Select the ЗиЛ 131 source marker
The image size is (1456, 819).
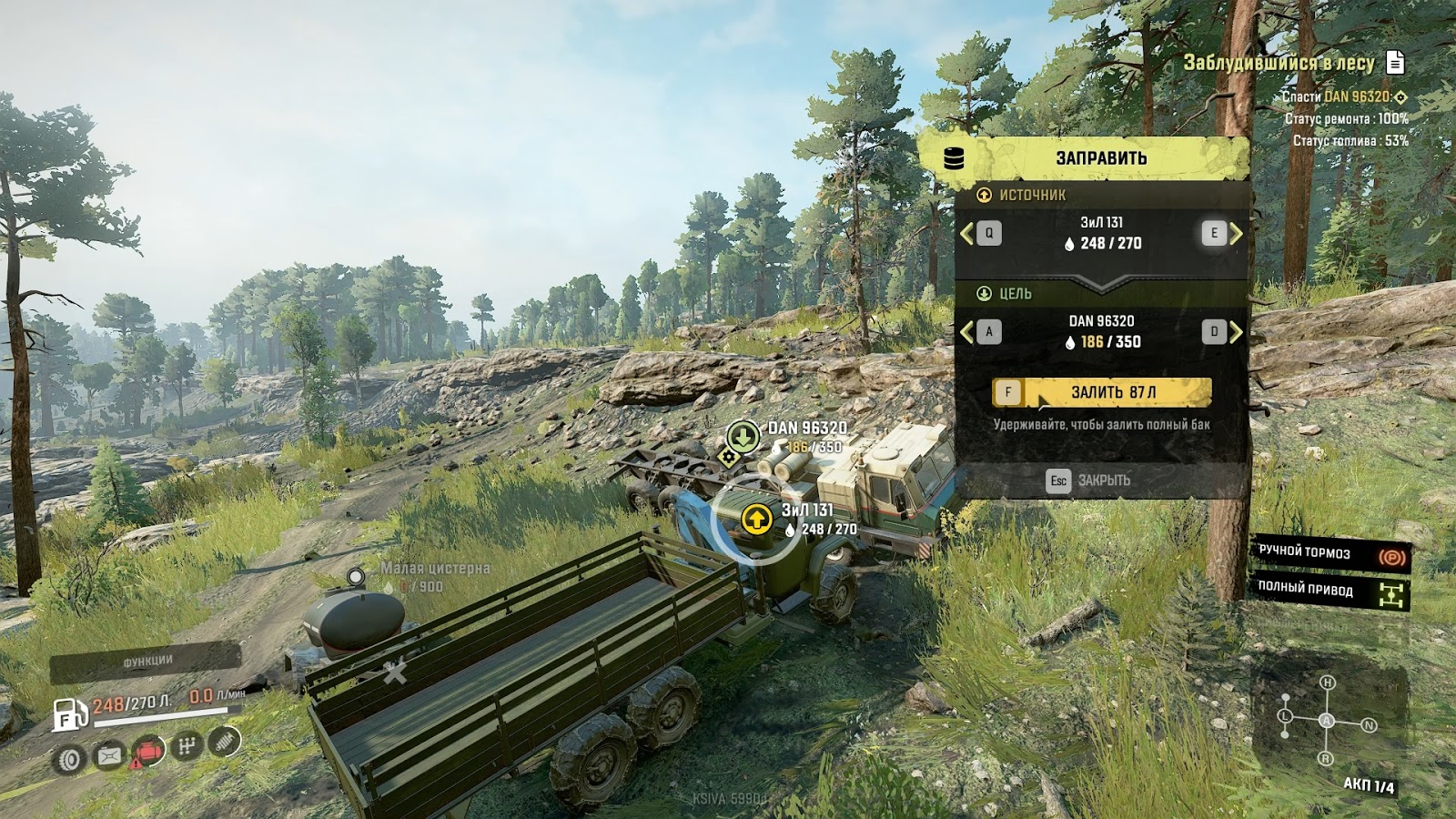pos(755,520)
